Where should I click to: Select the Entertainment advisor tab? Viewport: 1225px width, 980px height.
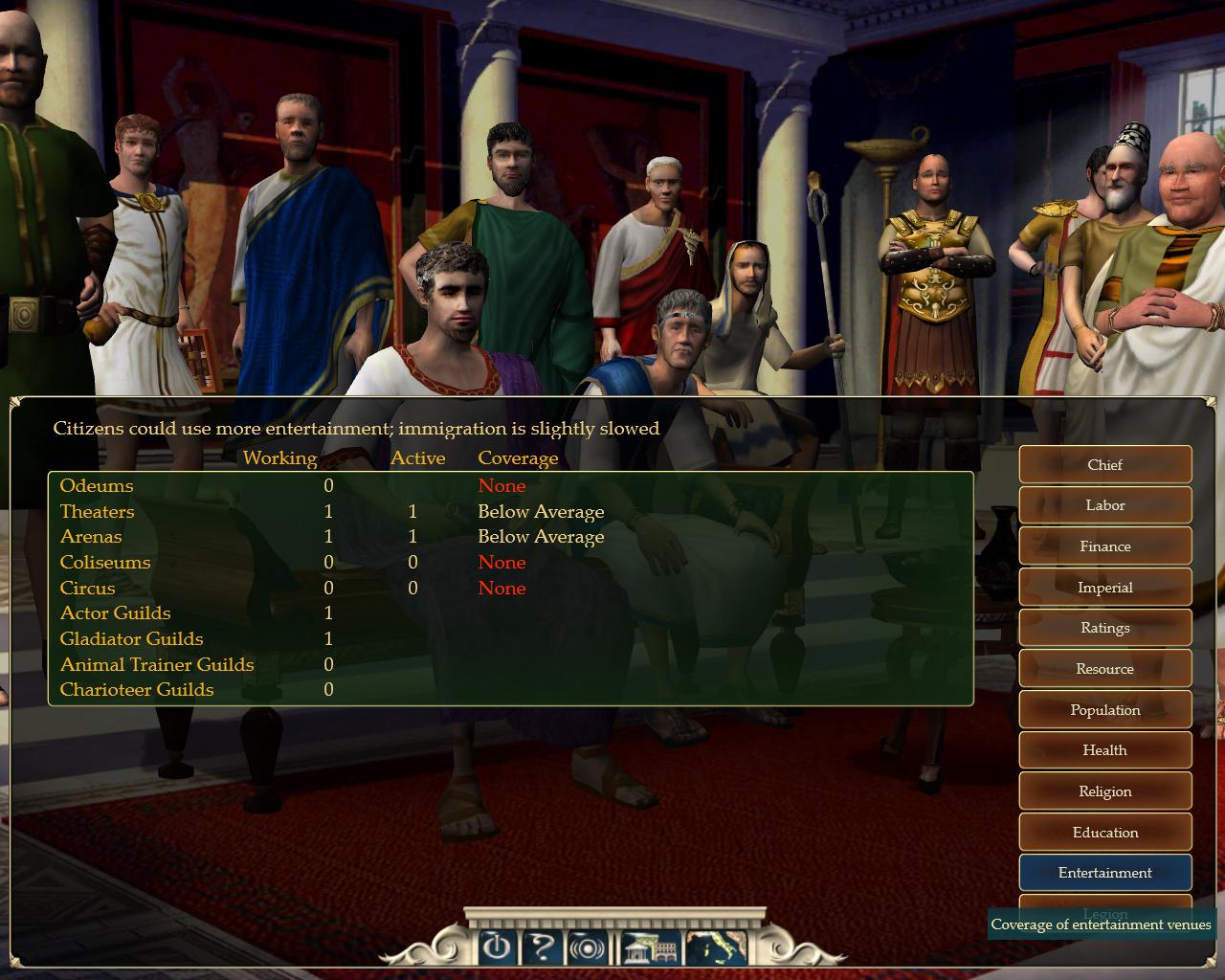coord(1104,873)
